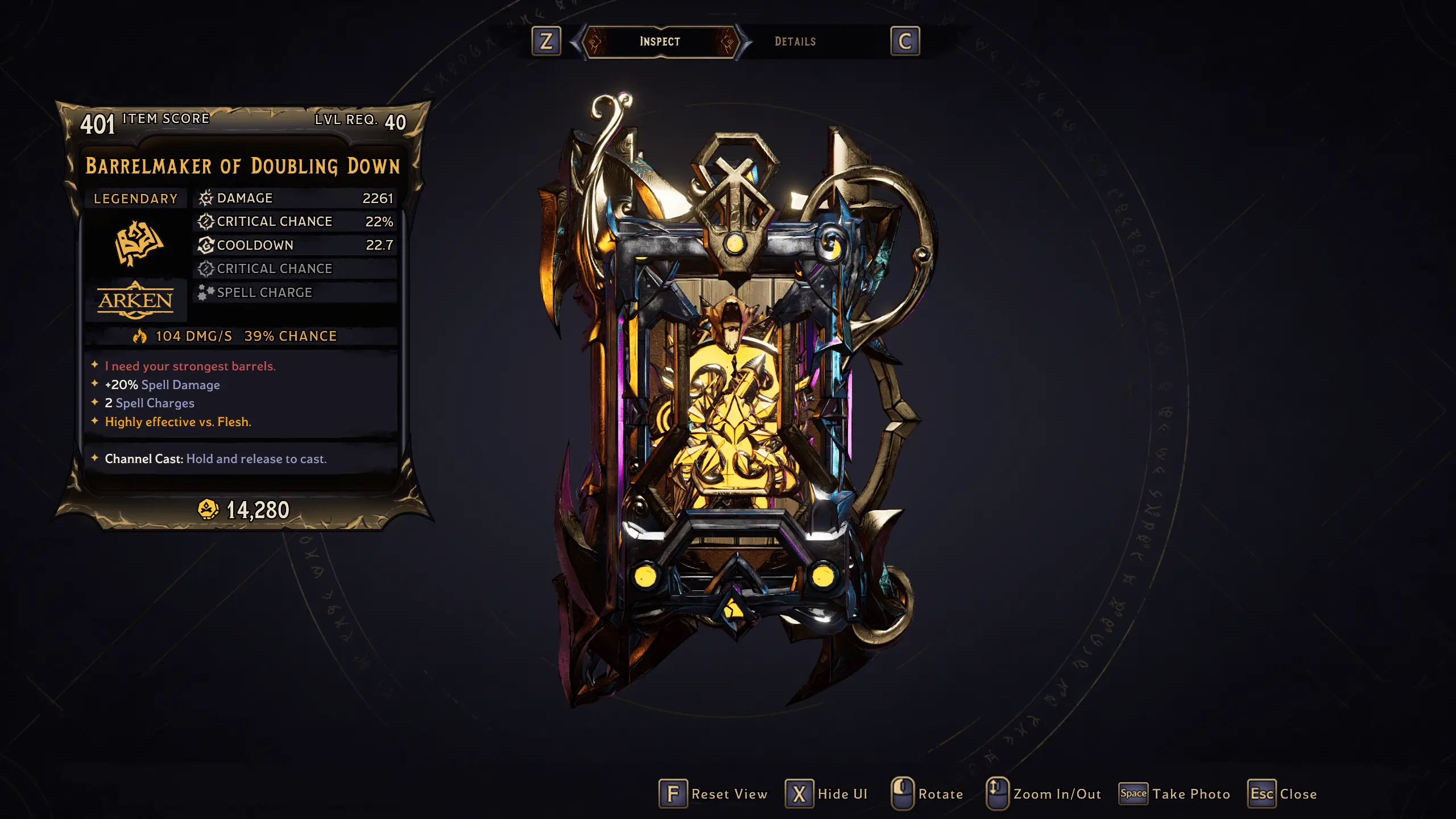Click the Damage stat icon
The width and height of the screenshot is (1456, 819).
pos(205,198)
